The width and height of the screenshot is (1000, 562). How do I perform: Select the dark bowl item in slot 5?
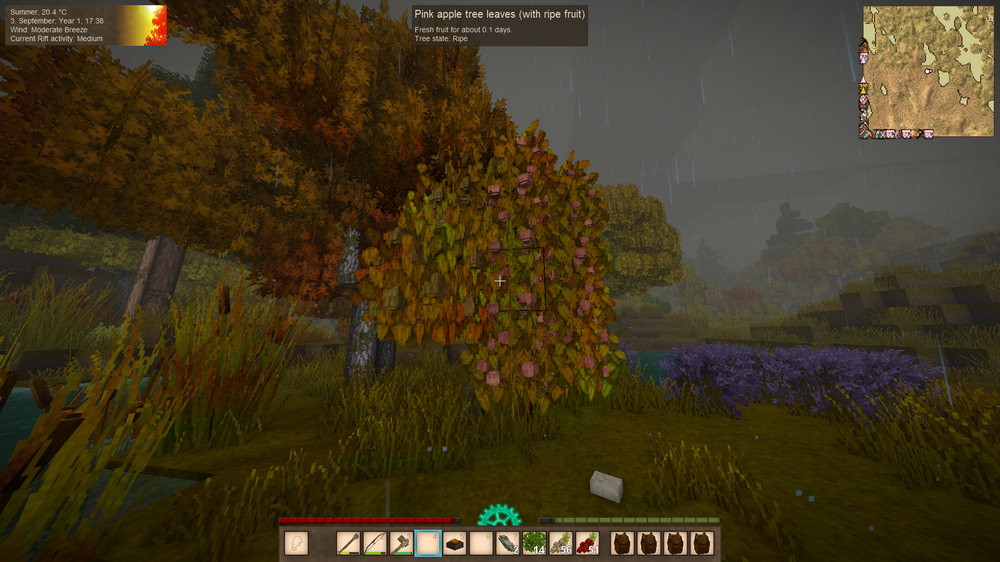454,543
